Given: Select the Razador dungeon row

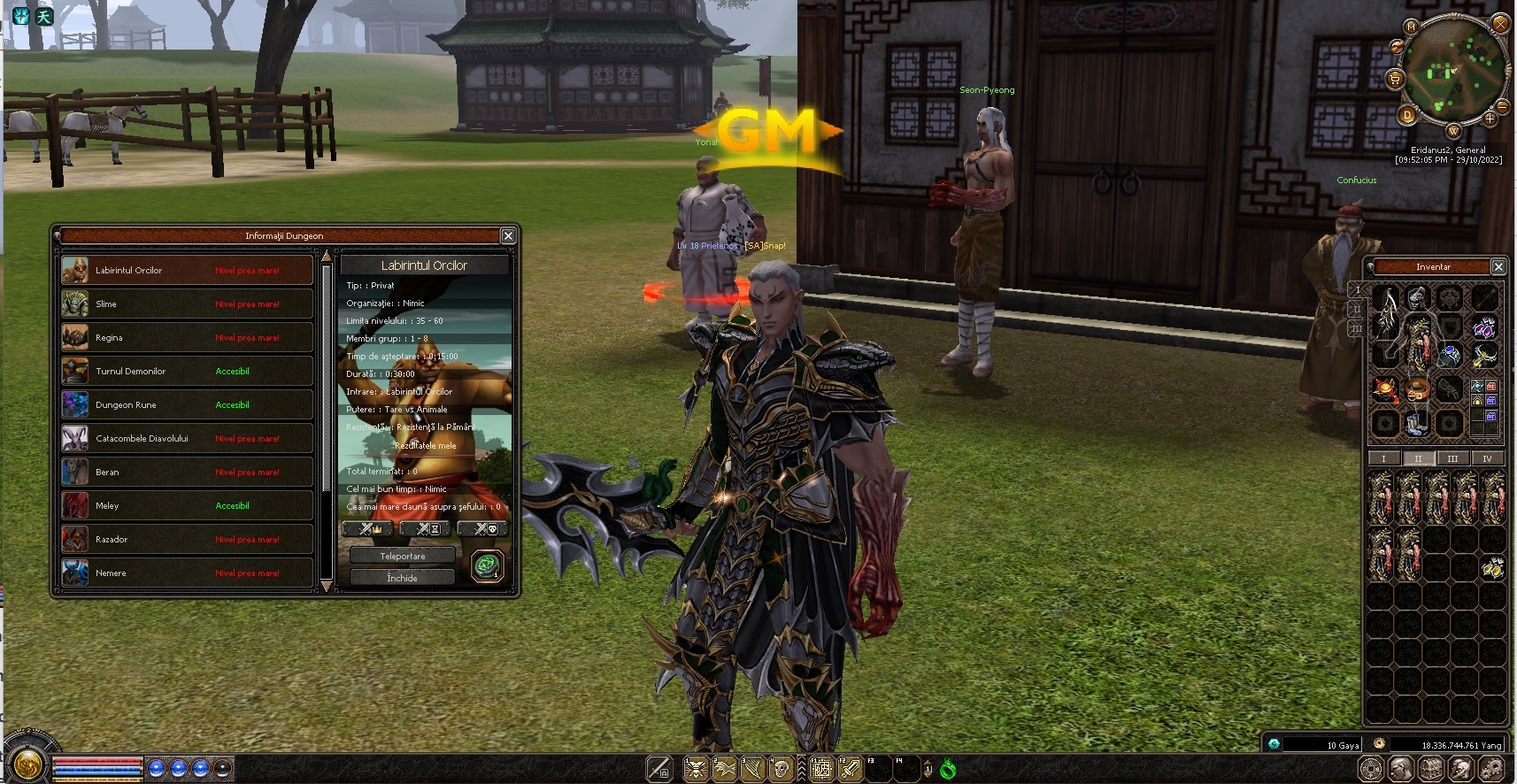Looking at the screenshot, I should pos(187,540).
